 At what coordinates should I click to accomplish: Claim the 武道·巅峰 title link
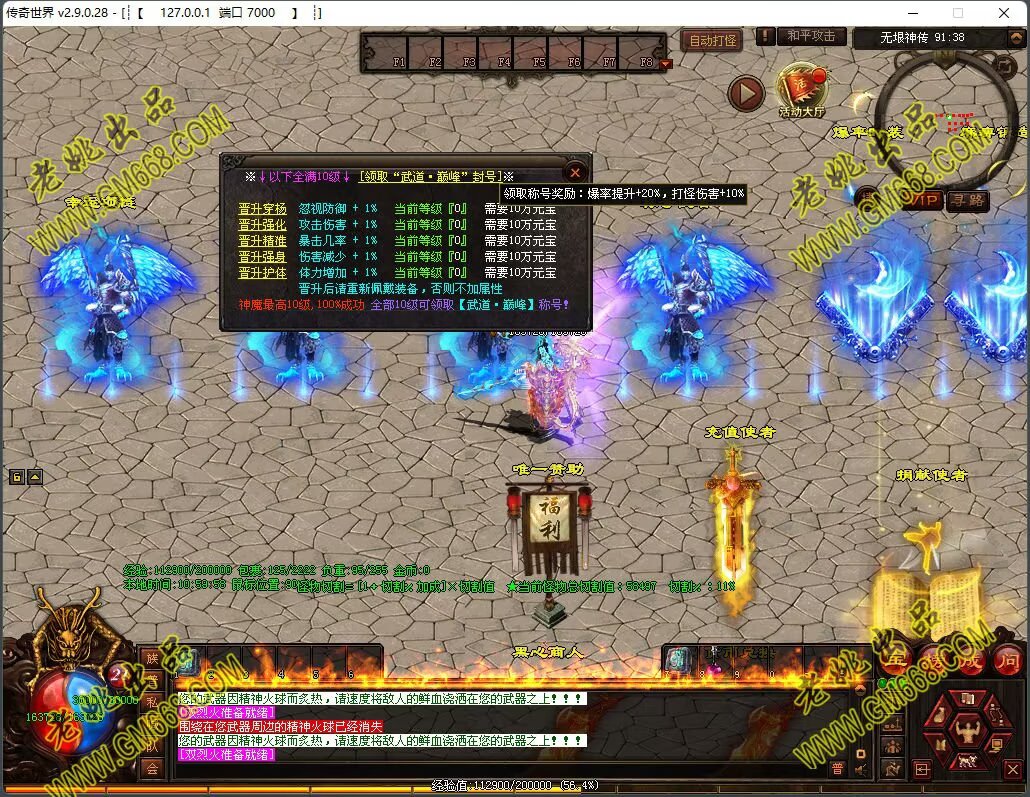click(430, 176)
